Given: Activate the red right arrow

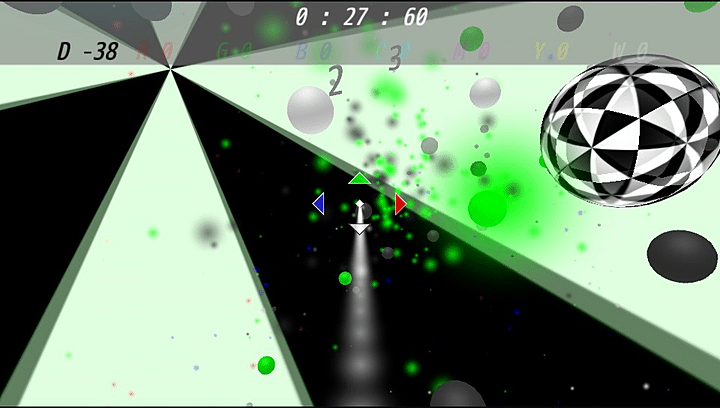Looking at the screenshot, I should tap(400, 204).
